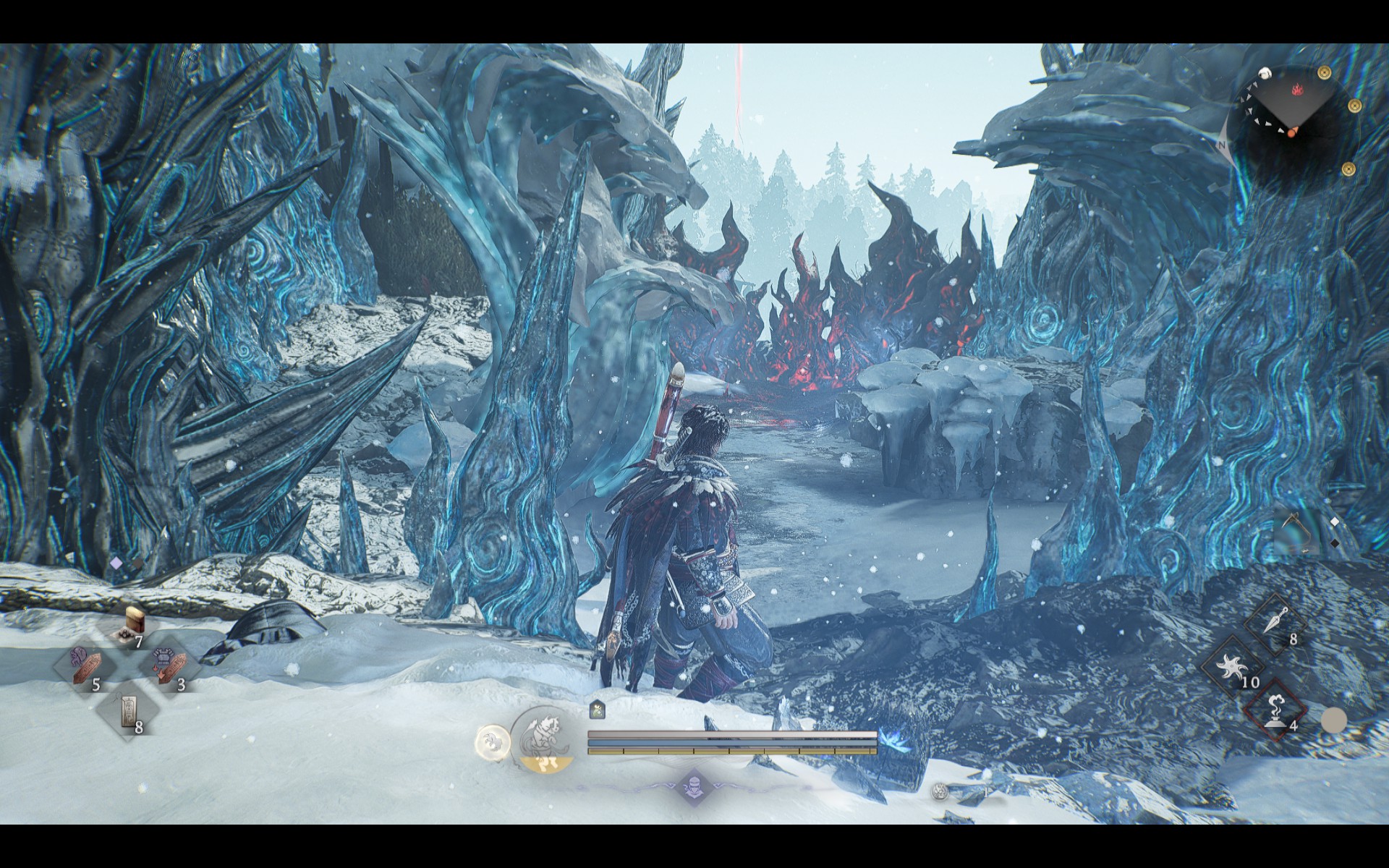Viewport: 1389px width, 868px height.
Task: Click the ninja style diamond emblem
Action: 694,786
